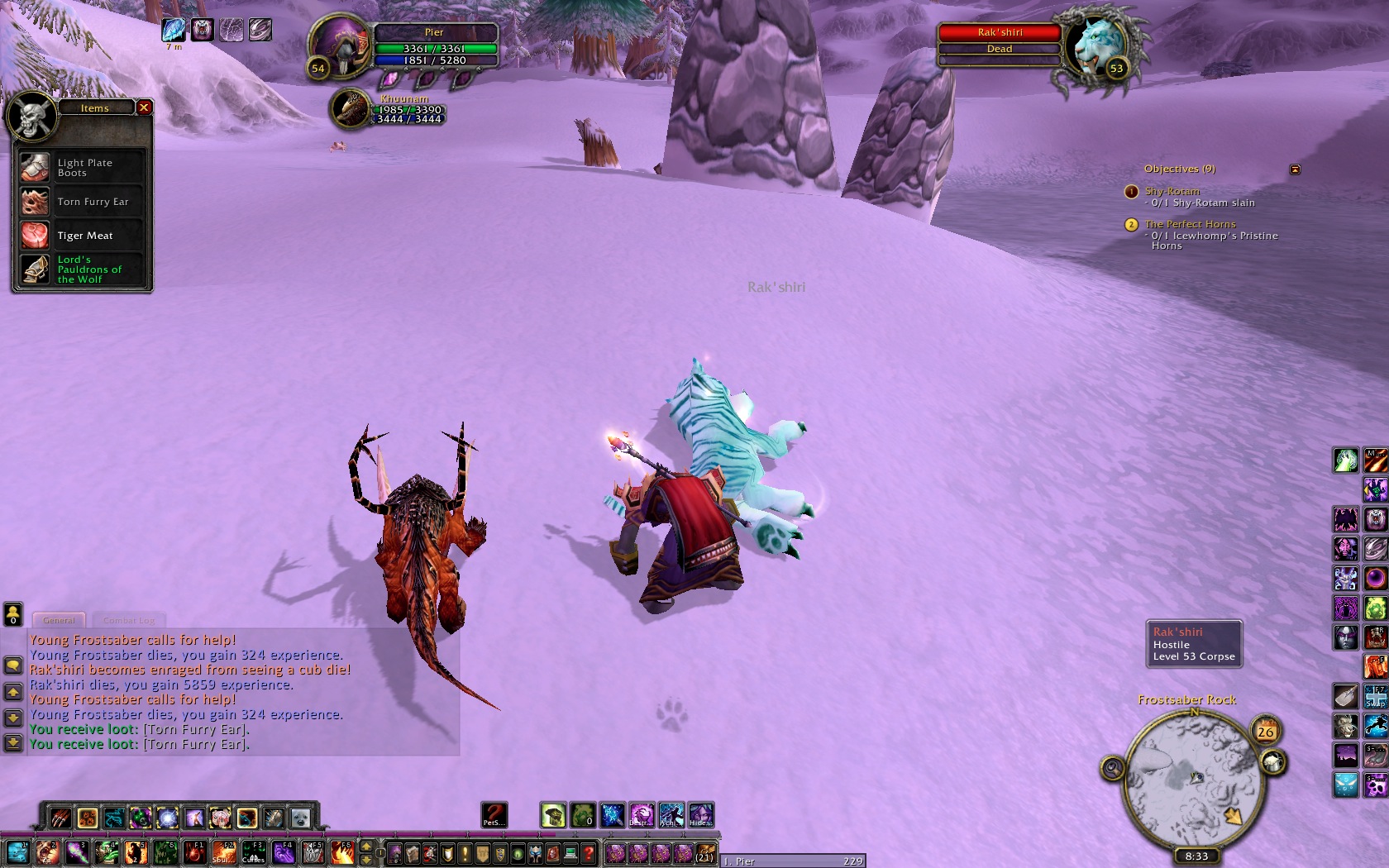
Task: Open the red question mark help button
Action: tap(589, 853)
